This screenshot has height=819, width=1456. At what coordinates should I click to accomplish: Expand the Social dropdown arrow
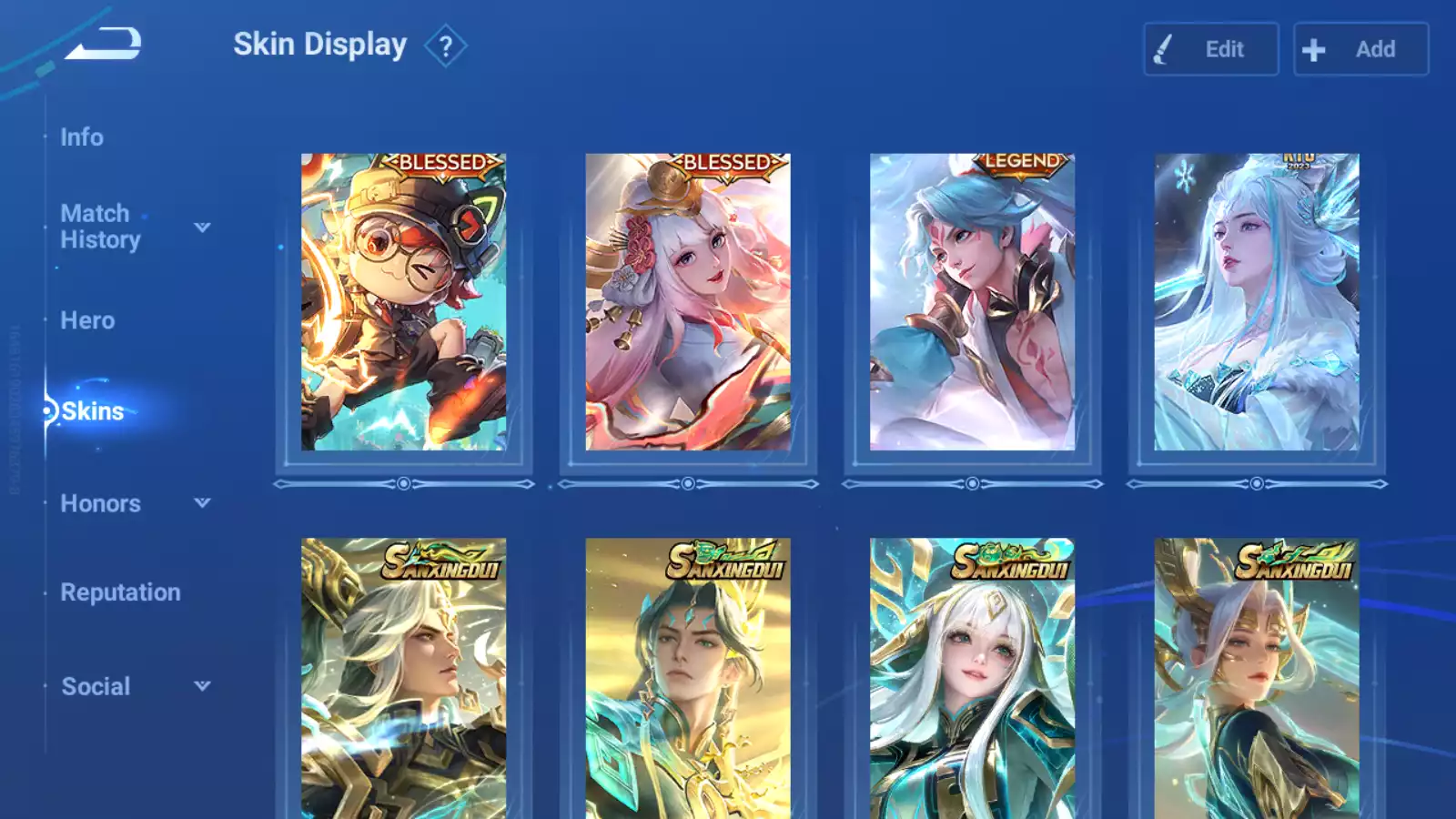click(x=202, y=686)
